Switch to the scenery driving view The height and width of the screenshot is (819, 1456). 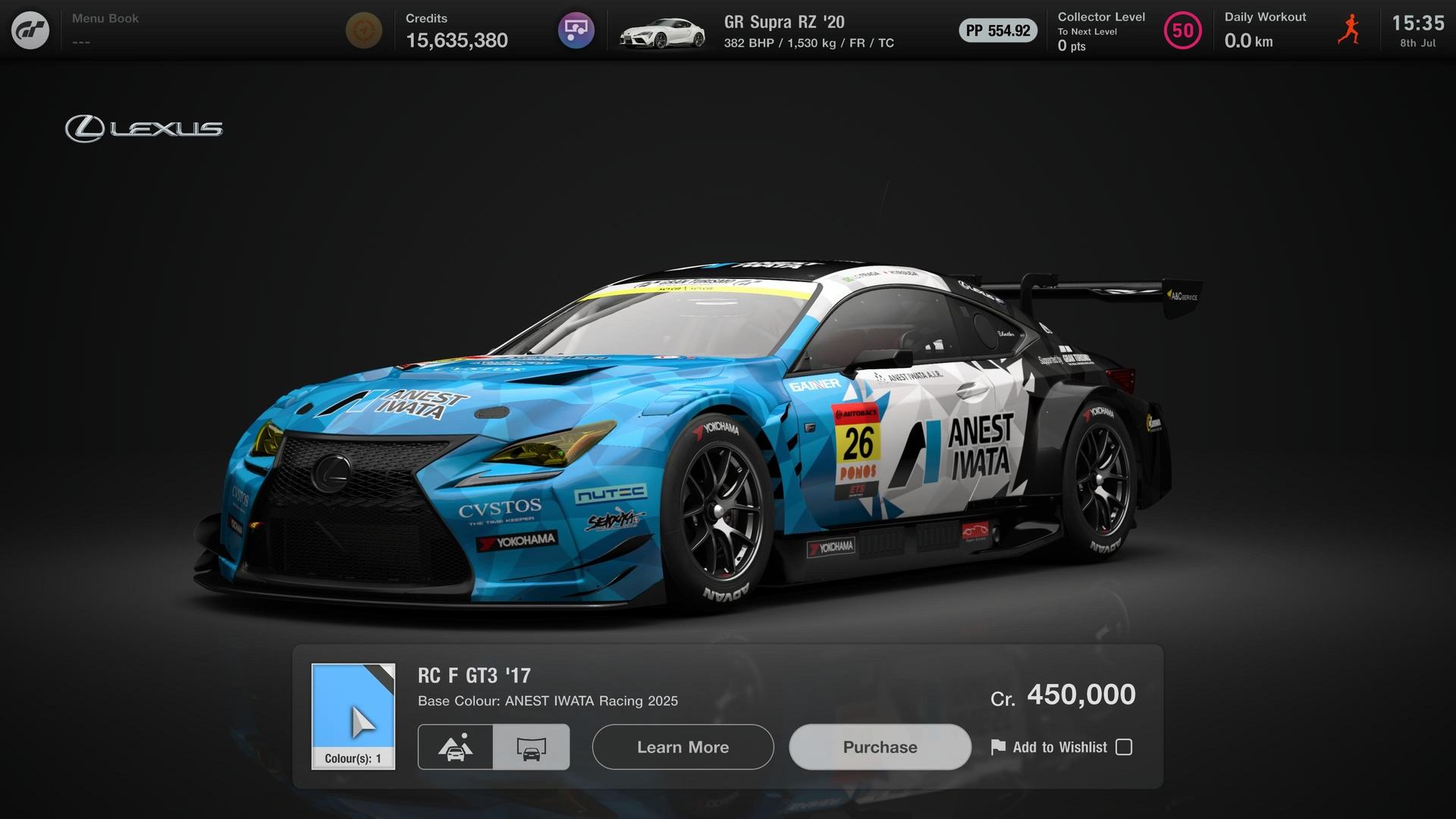tap(456, 747)
